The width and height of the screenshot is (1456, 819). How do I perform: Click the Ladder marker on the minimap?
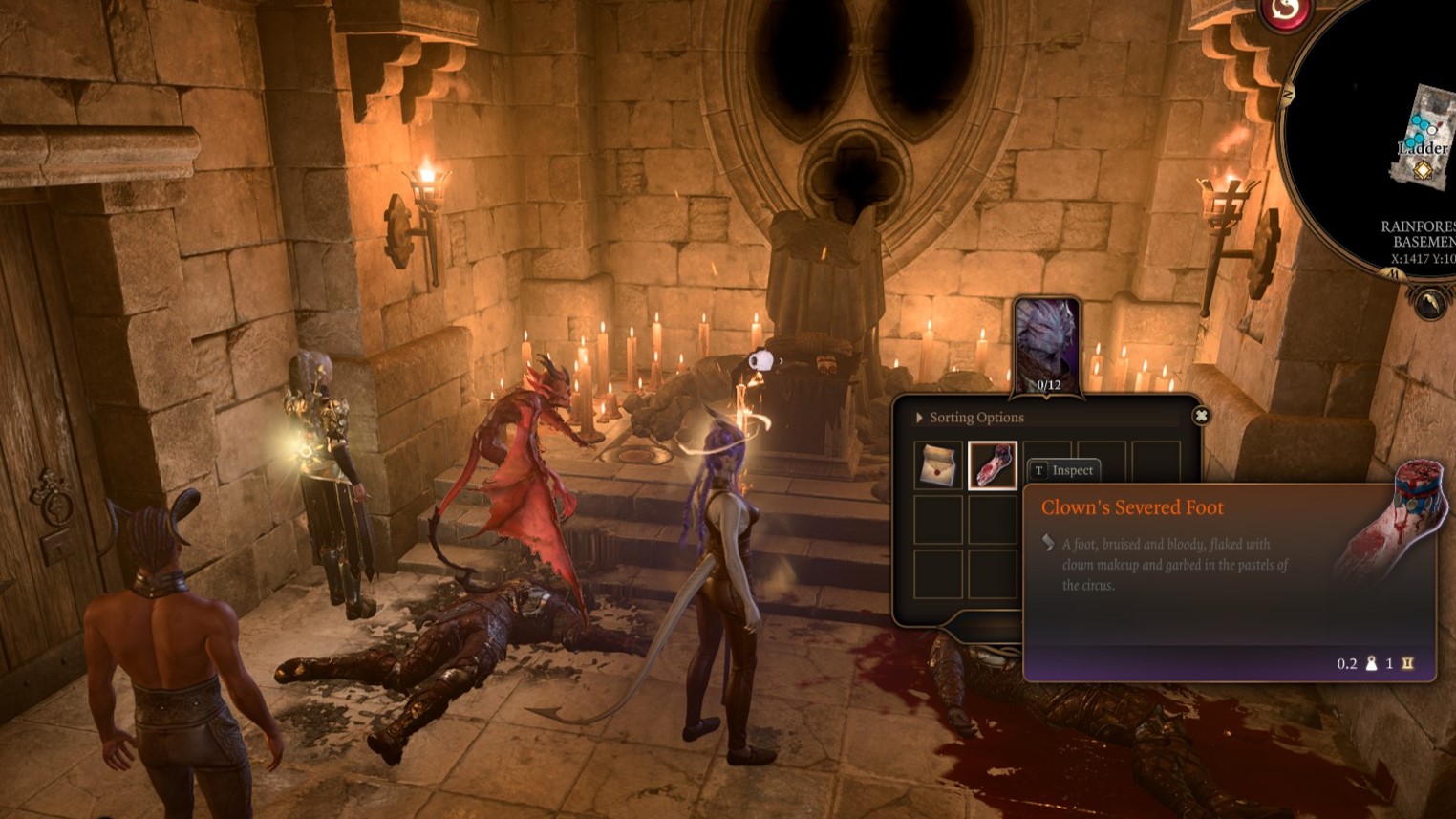pos(1423,146)
